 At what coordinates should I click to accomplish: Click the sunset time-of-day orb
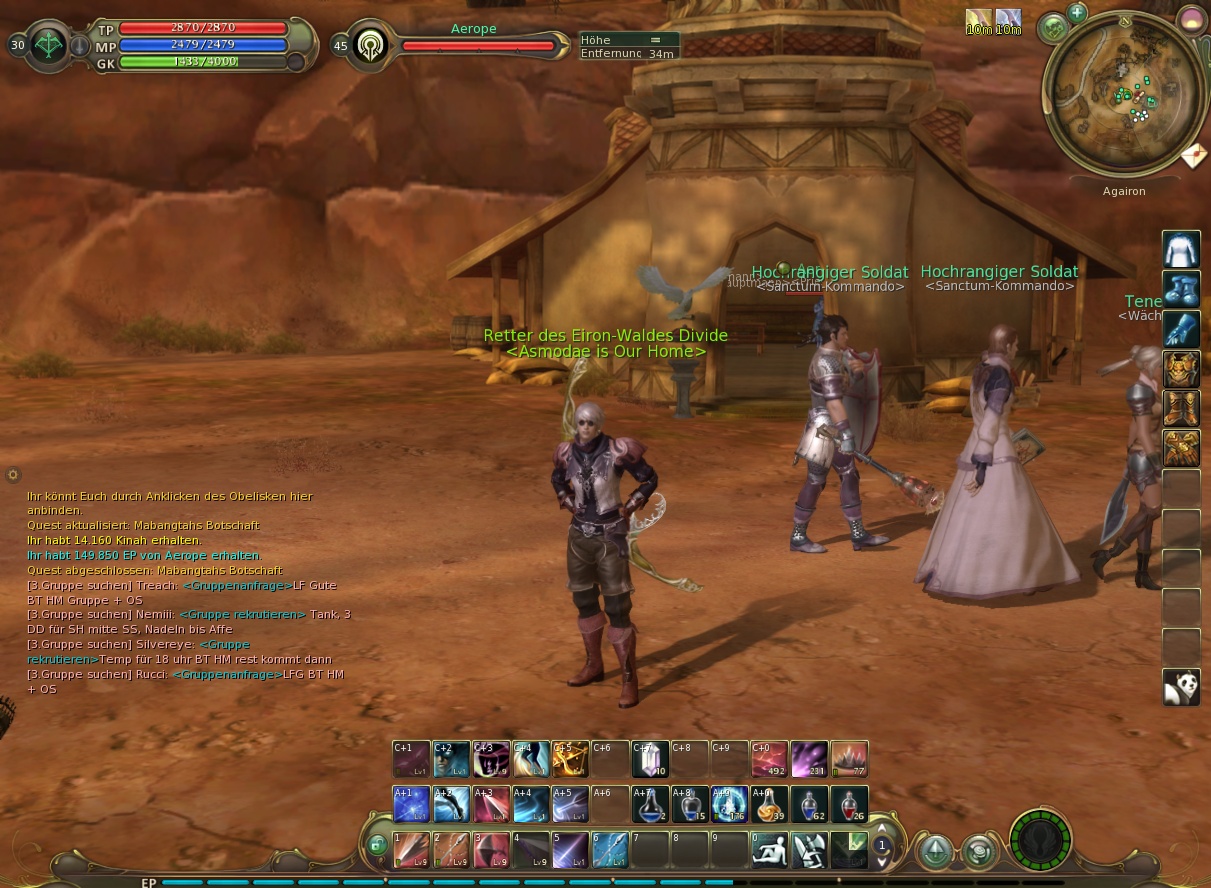(1191, 19)
